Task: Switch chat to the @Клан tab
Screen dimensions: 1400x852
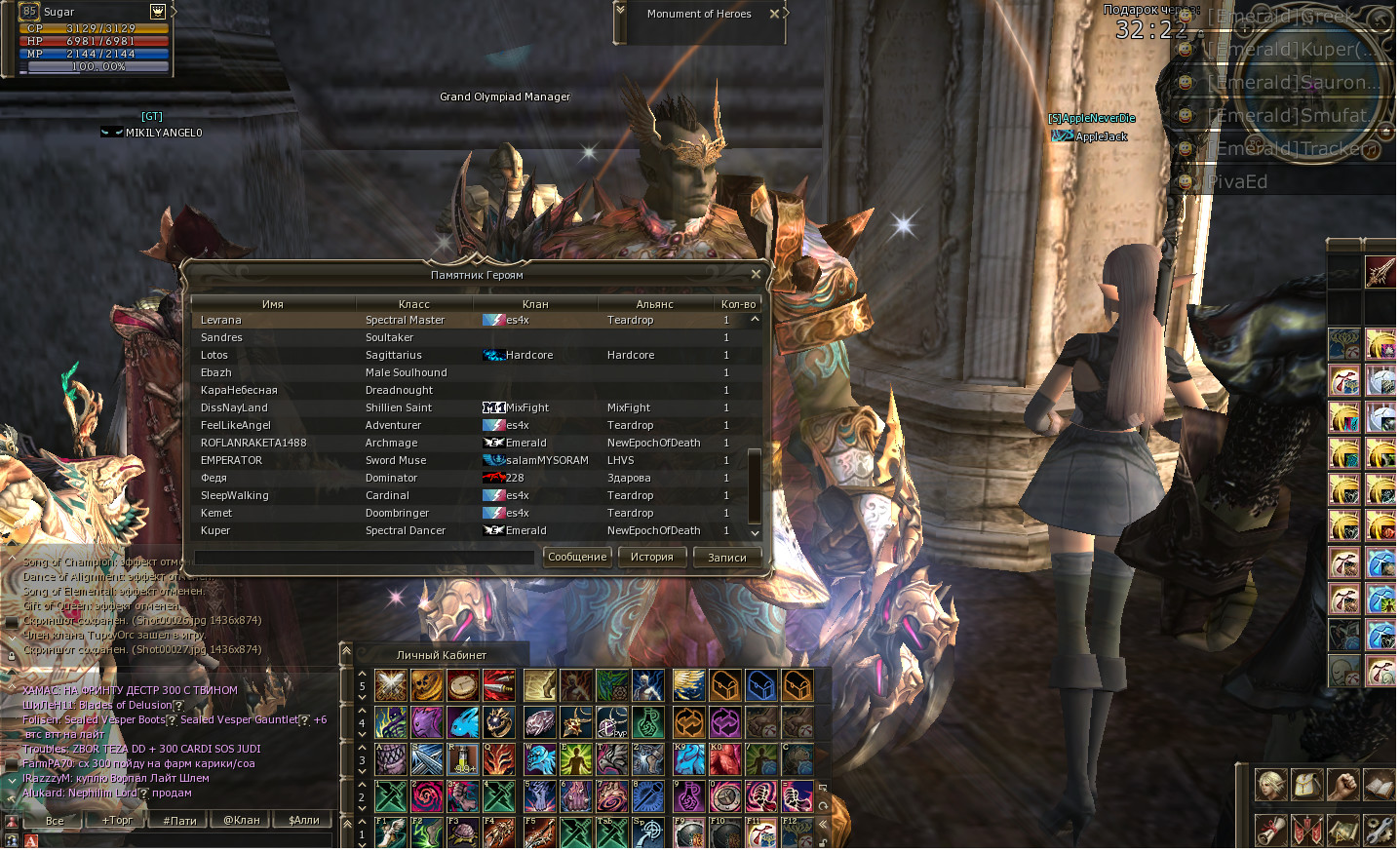Action: pos(242,820)
